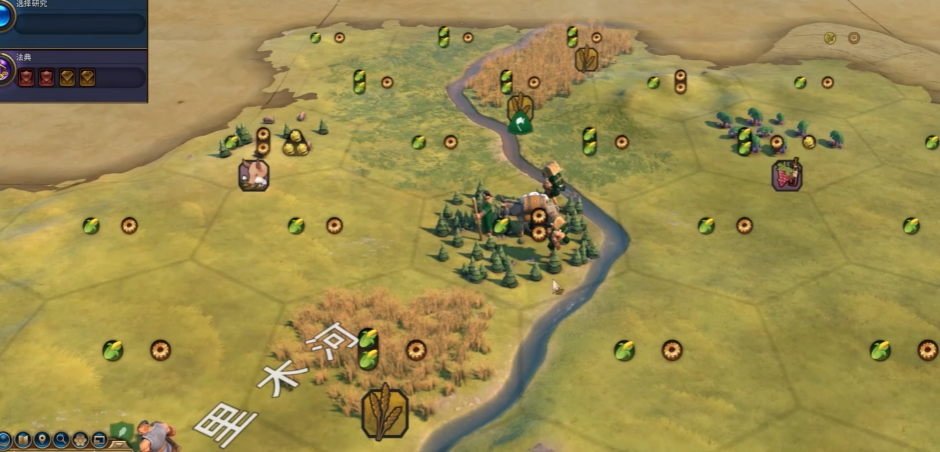Click the purple civics scales icon

pyautogui.click(x=5, y=72)
